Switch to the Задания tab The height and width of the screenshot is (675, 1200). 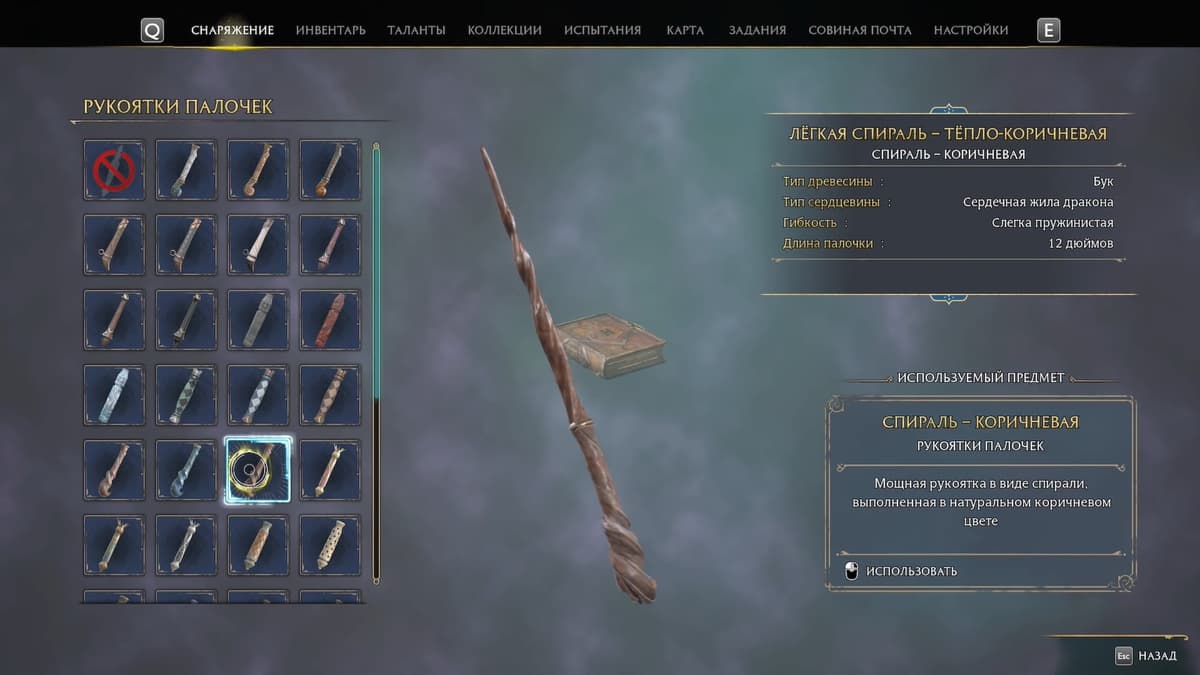tap(757, 30)
